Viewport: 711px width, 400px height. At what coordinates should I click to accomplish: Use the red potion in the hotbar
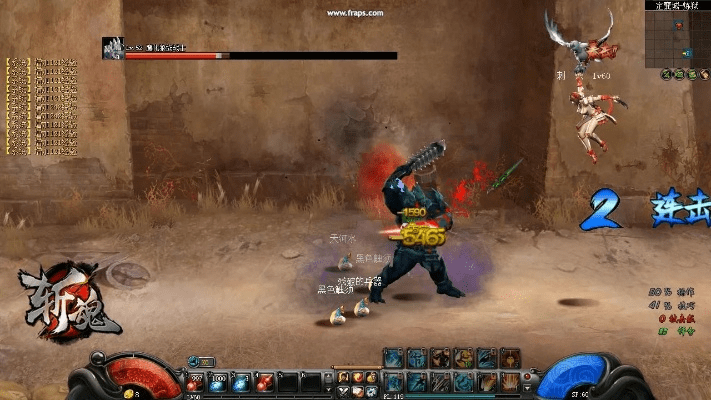(194, 384)
